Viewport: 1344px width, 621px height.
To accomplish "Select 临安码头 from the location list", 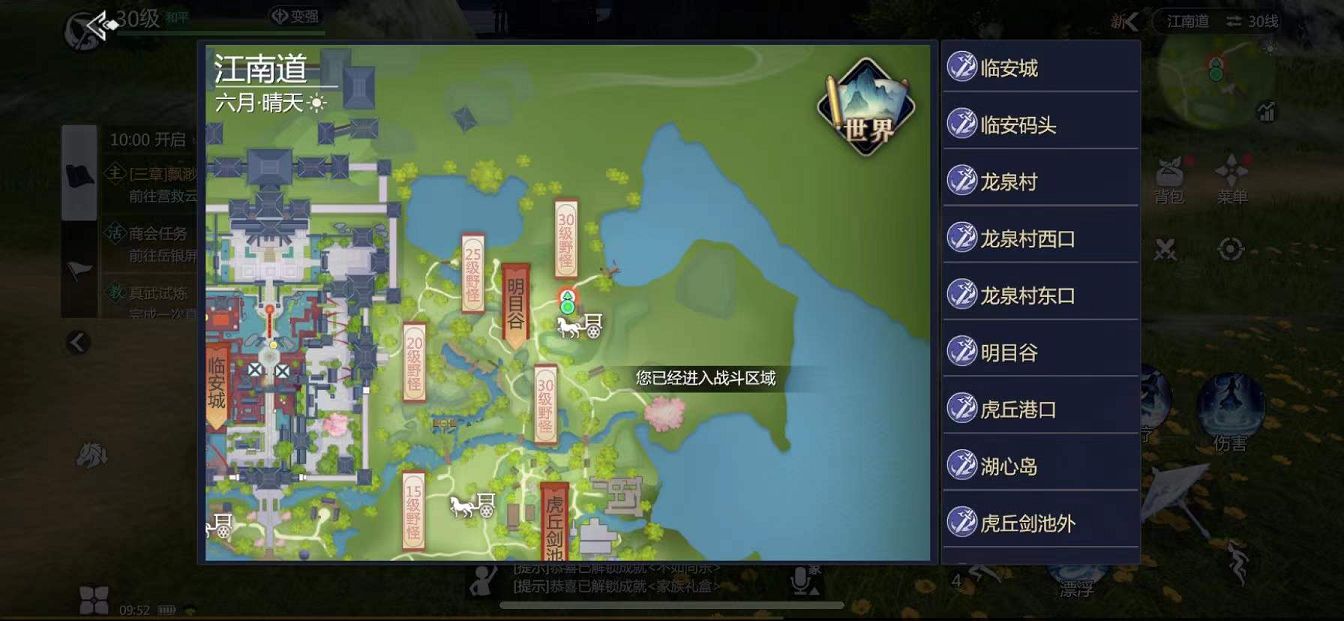I will 1040,125.
